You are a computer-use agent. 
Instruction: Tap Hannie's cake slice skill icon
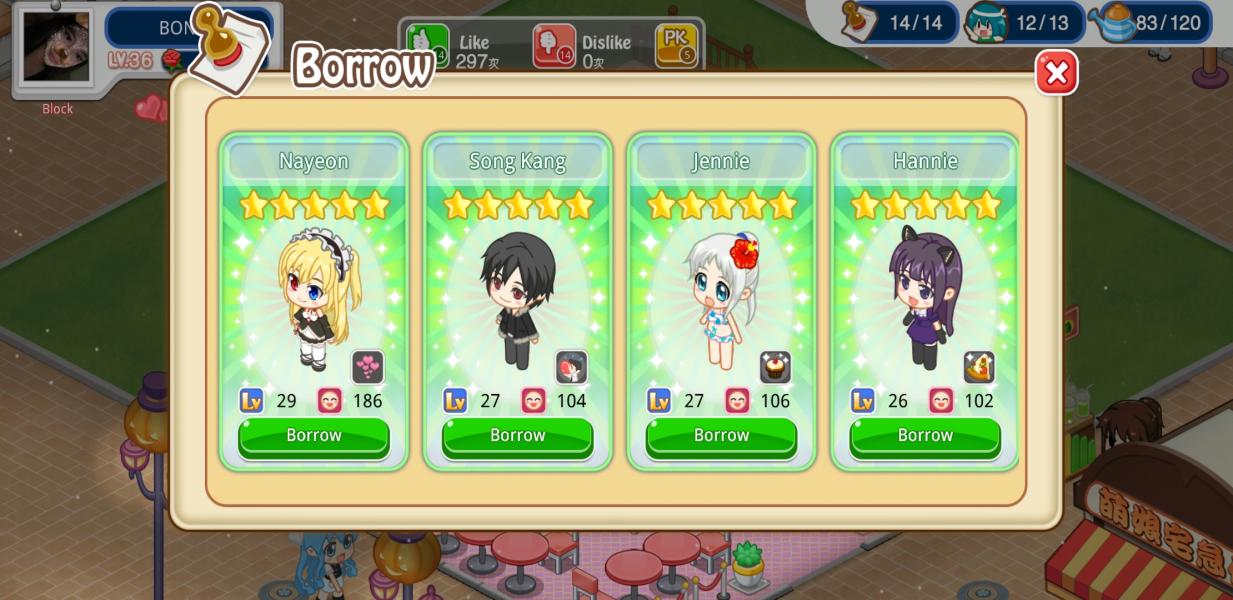(x=979, y=367)
